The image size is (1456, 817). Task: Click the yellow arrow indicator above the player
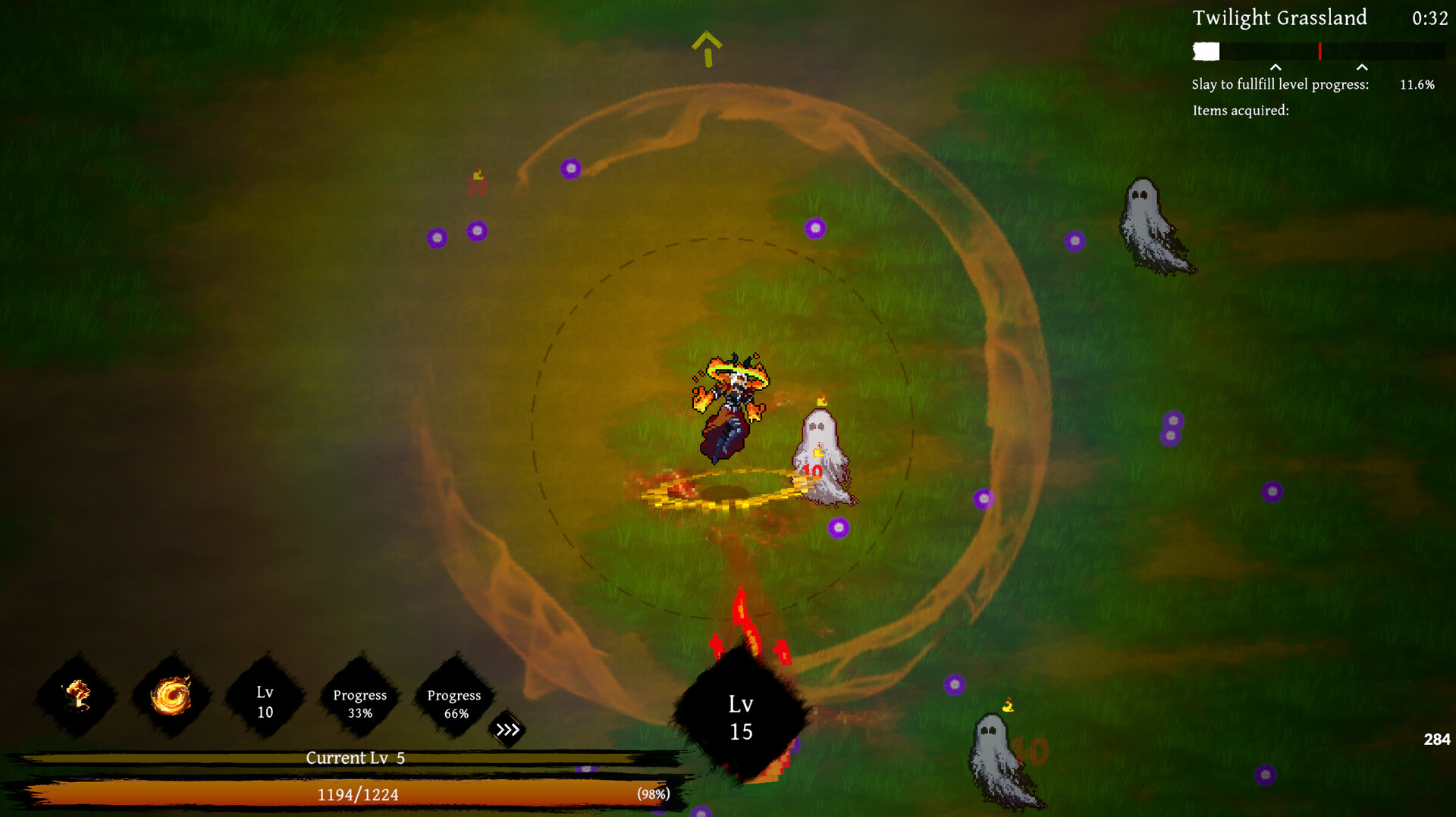pyautogui.click(x=707, y=47)
